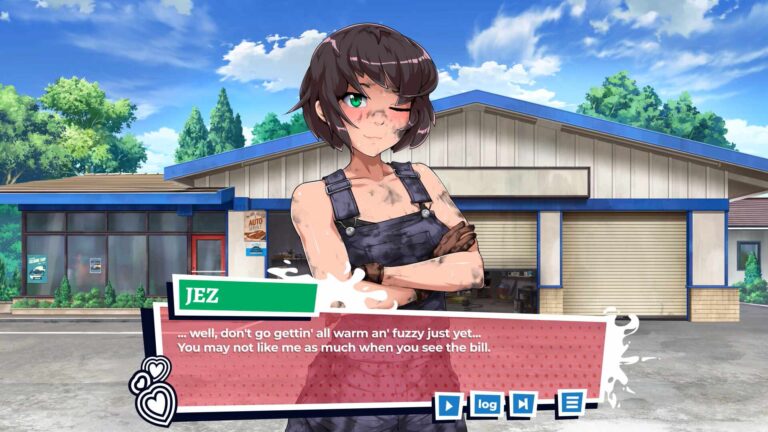Advance Jez's dialogue text box
768x432 pixels.
(x=380, y=350)
